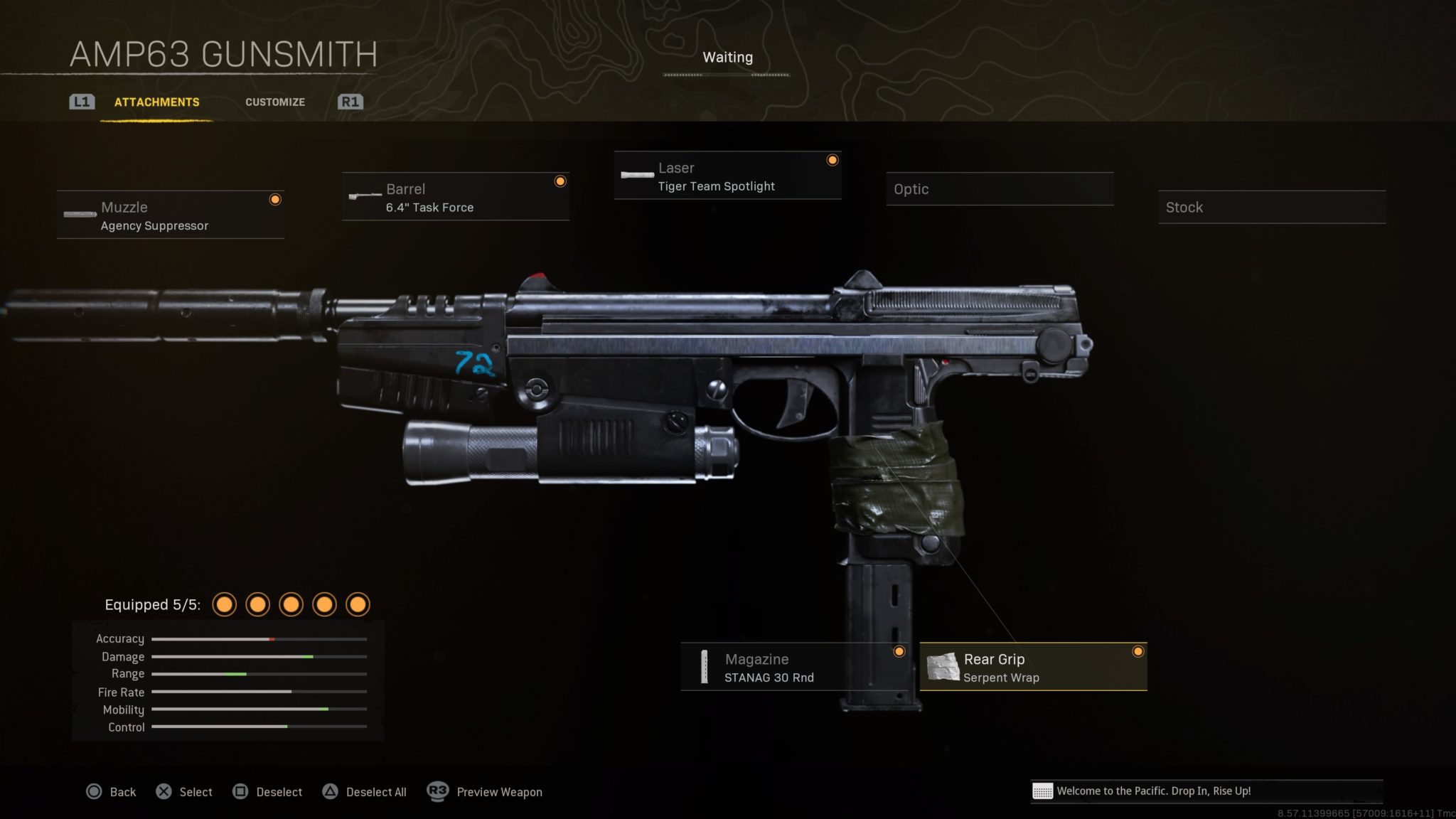Select the Serpent Wrap rear grip icon
The width and height of the screenshot is (1456, 819).
943,667
